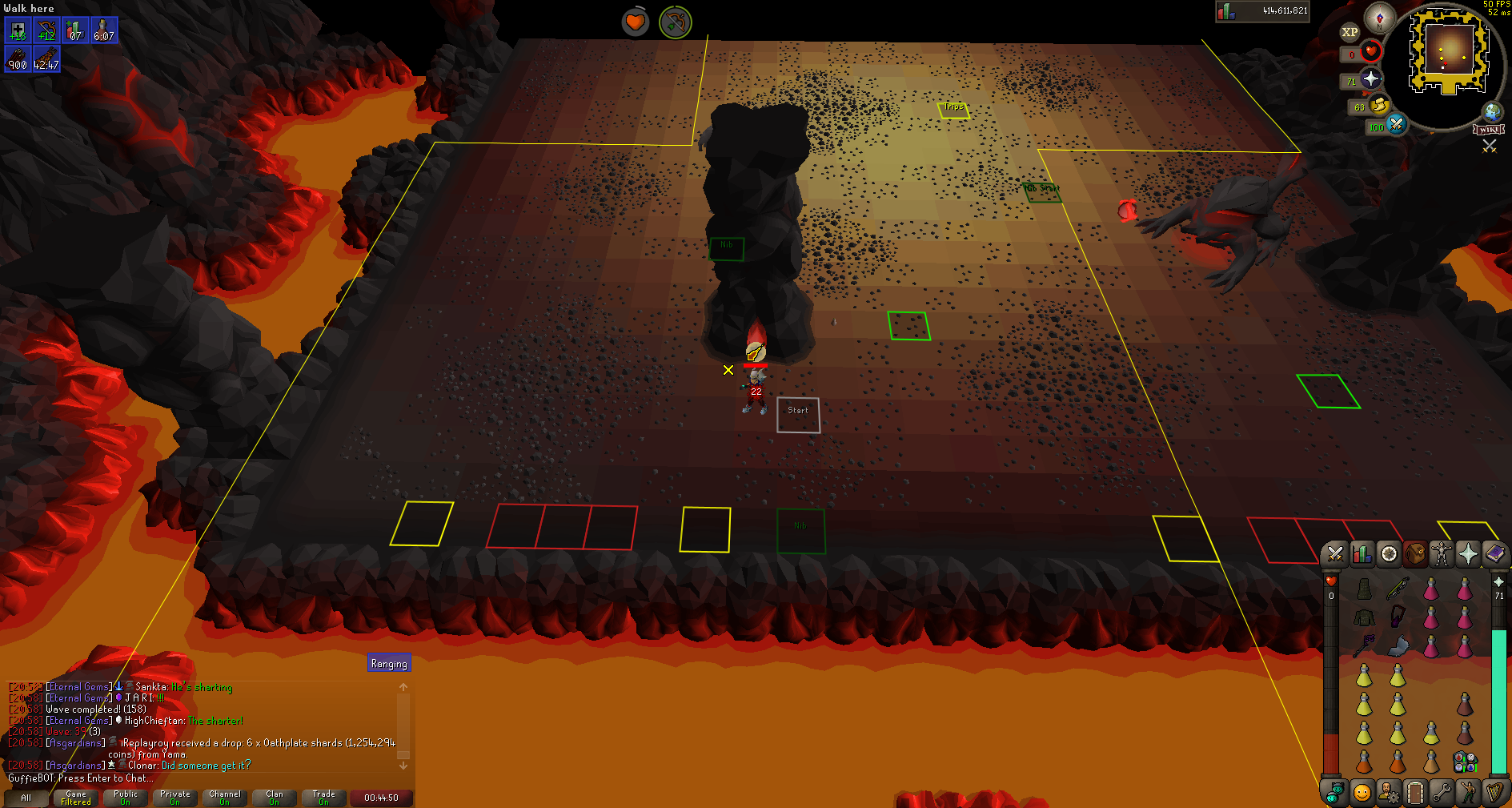Activate the Special Attack orb
Viewport: 1512px width, 808px height.
tap(1396, 124)
